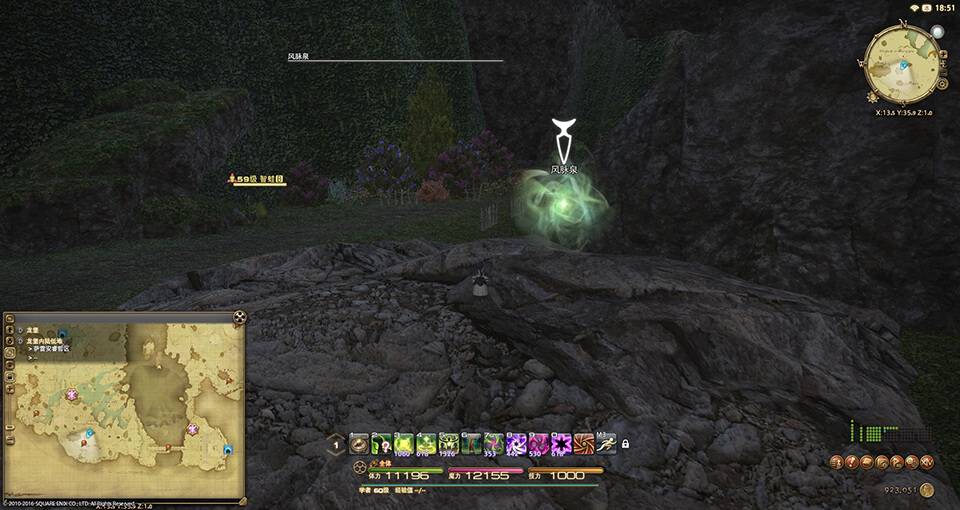Activate the sprint running-figure skill
The width and height of the screenshot is (960, 510).
606,443
